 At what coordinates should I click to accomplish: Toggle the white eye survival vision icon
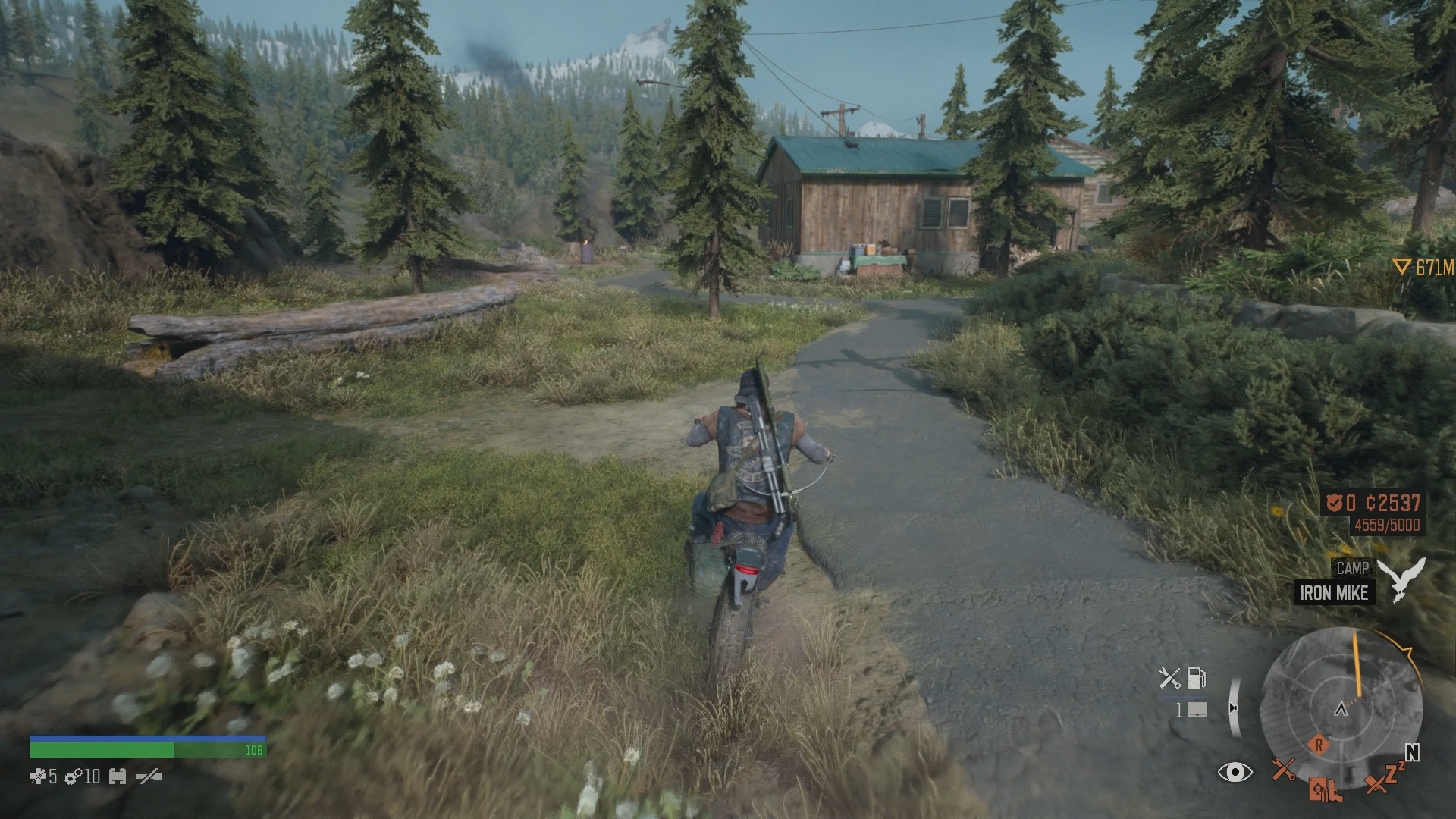click(1235, 773)
